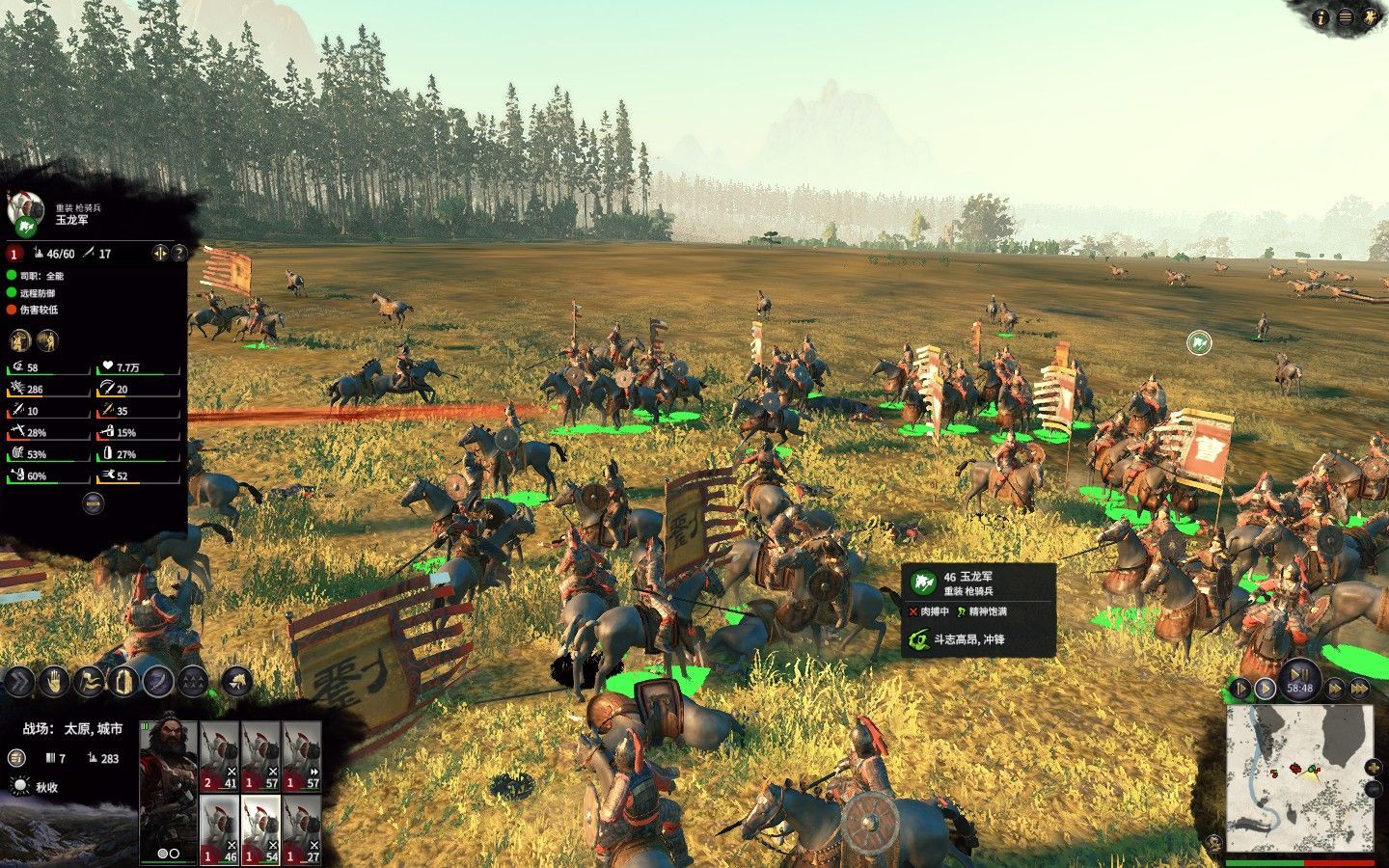Set the triple fast-forward speed
The image size is (1389, 868).
(x=1359, y=689)
